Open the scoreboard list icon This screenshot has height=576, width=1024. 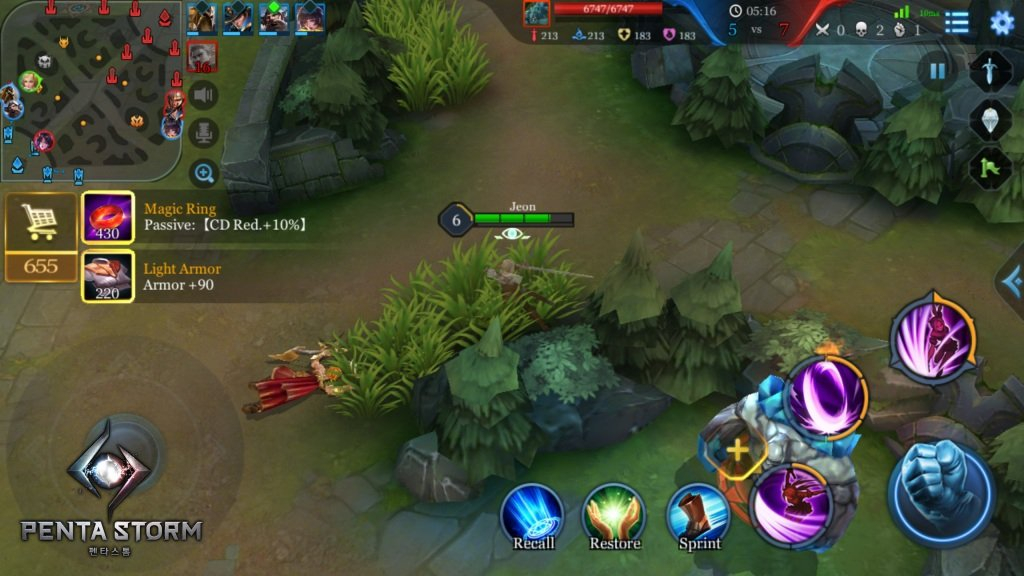tap(957, 23)
